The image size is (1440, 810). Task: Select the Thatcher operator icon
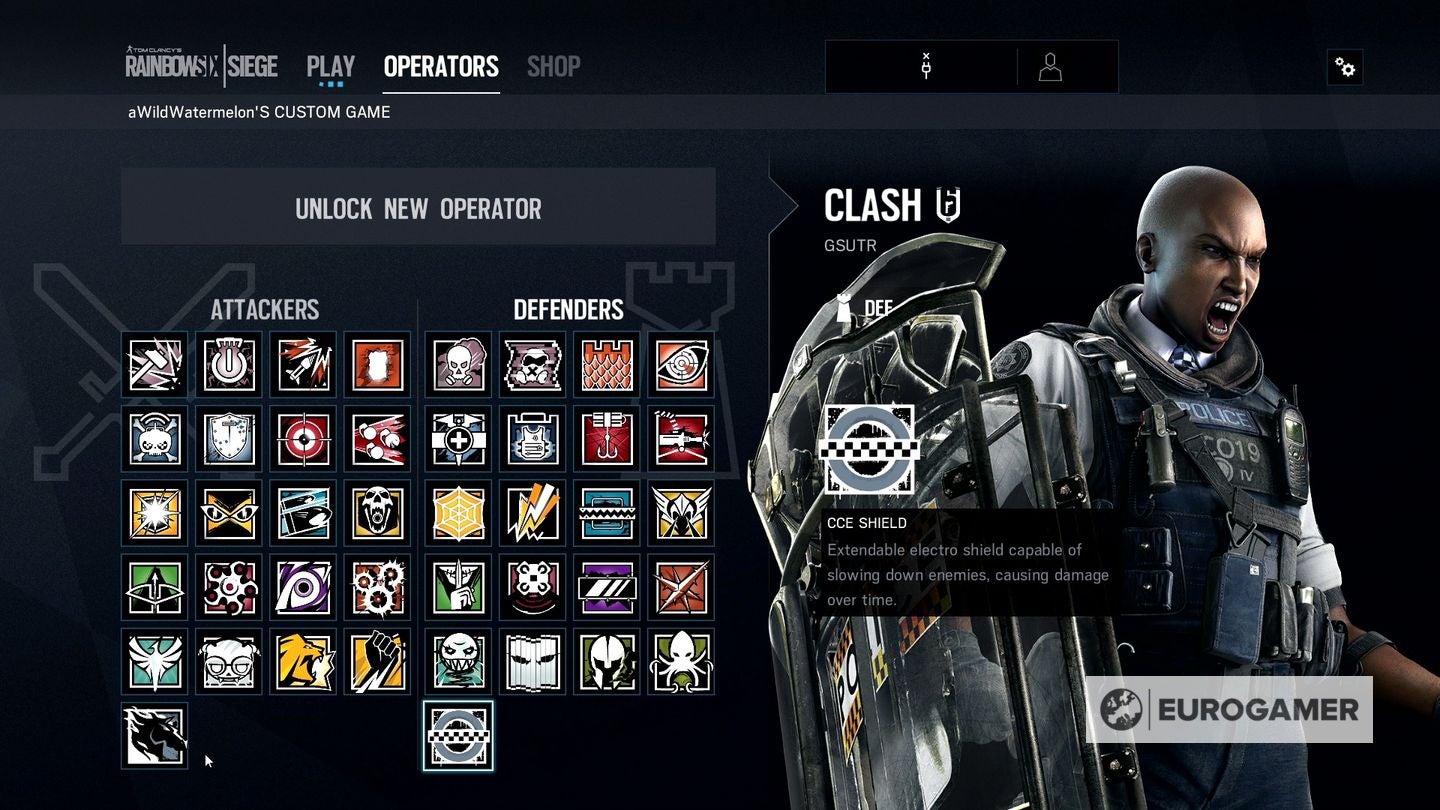[228, 364]
